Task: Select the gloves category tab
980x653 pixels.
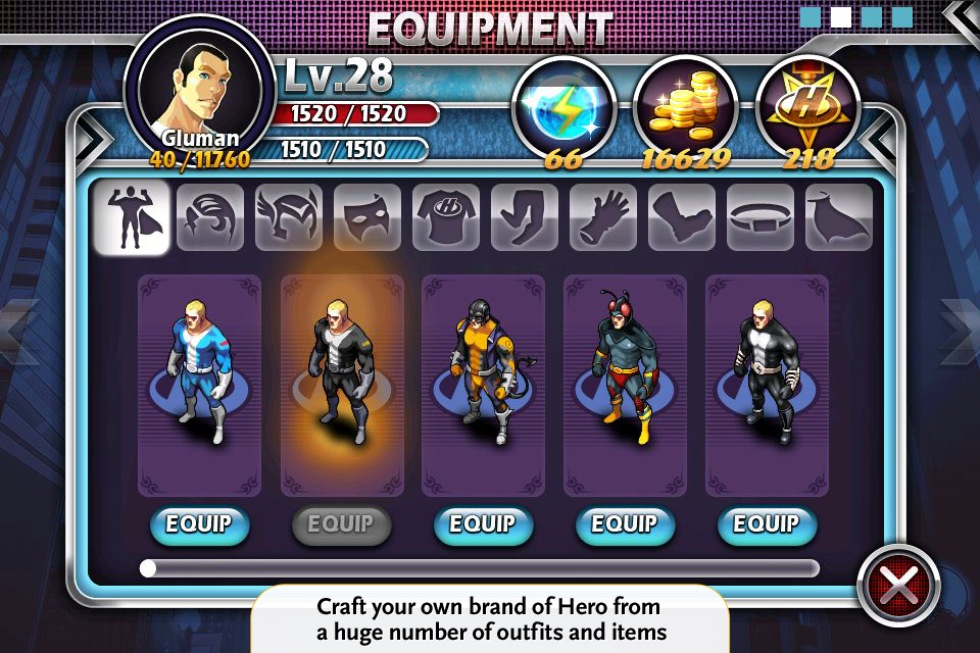Action: [603, 217]
